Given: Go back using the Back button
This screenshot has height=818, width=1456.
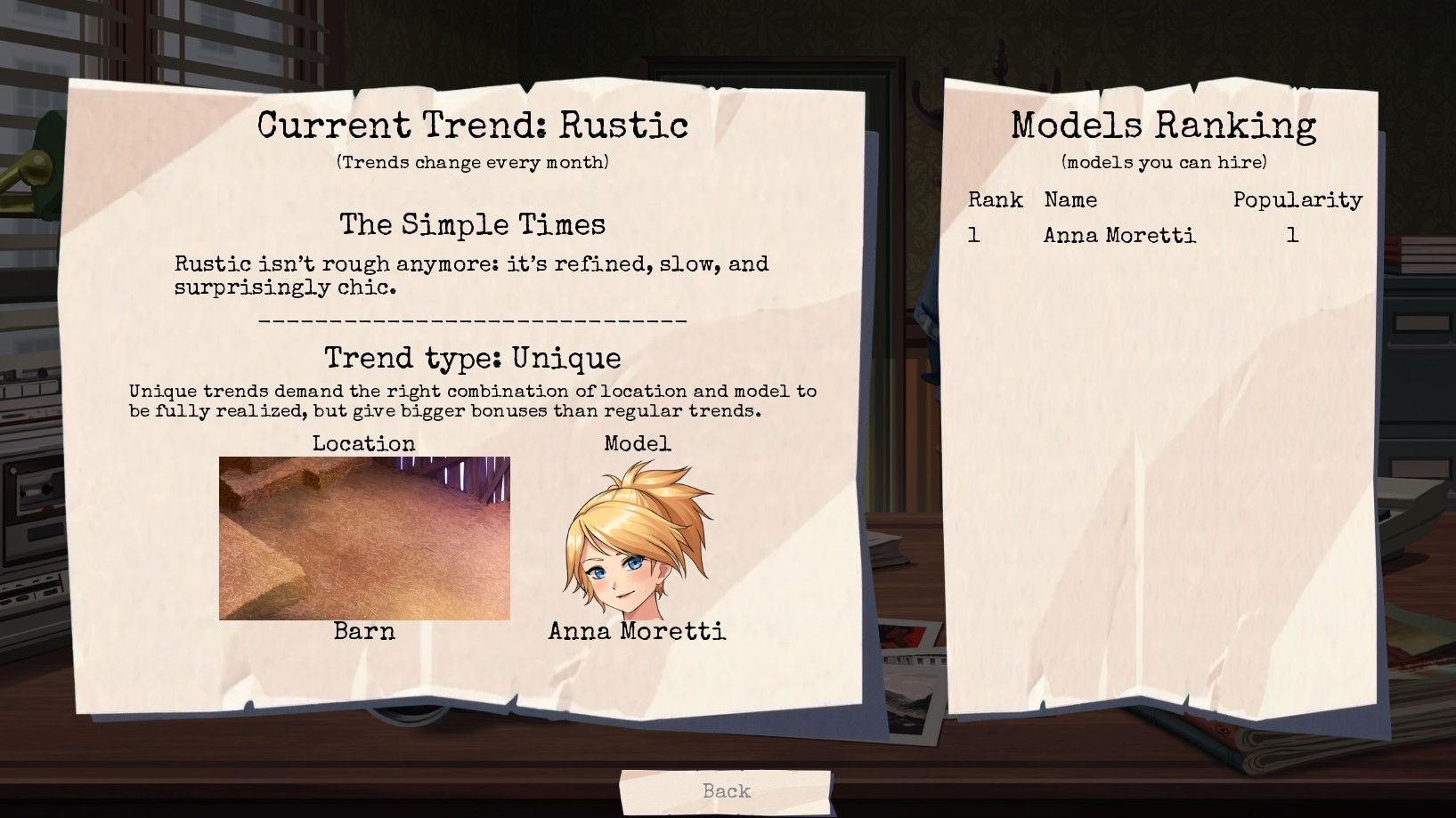Looking at the screenshot, I should [x=726, y=791].
